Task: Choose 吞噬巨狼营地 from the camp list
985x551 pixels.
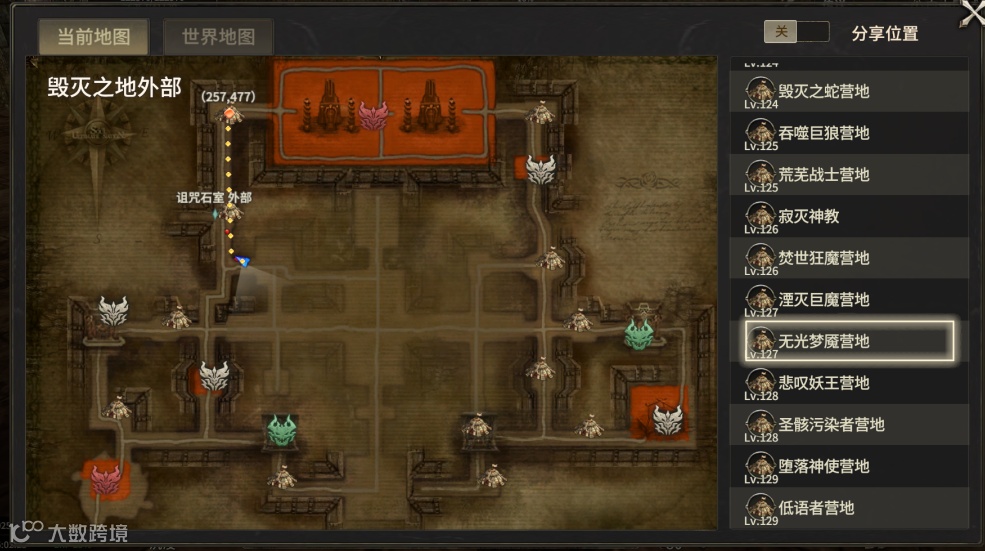Action: point(850,133)
